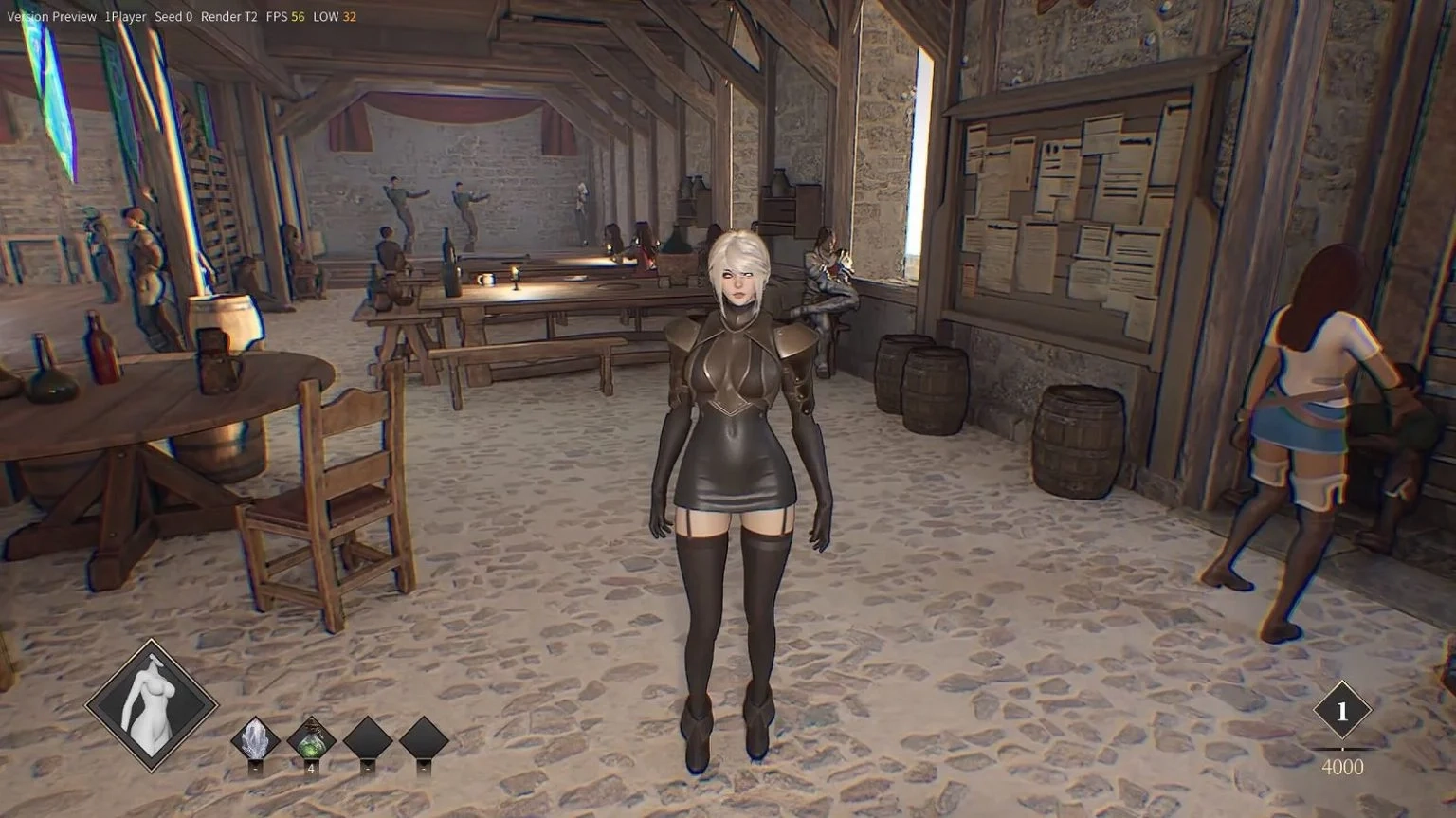This screenshot has height=818, width=1456.
Task: Click the level 1 diamond badge
Action: pyautogui.click(x=1341, y=710)
